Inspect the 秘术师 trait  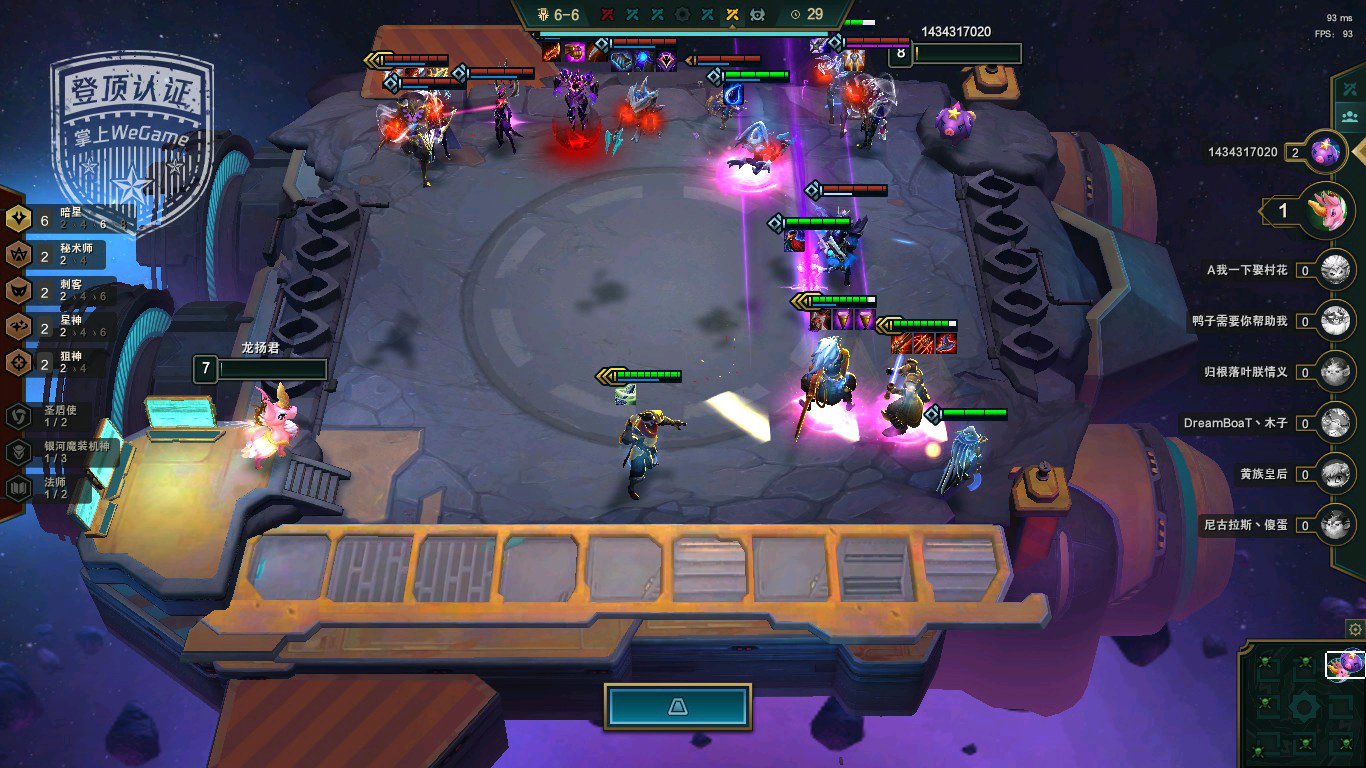pos(60,254)
